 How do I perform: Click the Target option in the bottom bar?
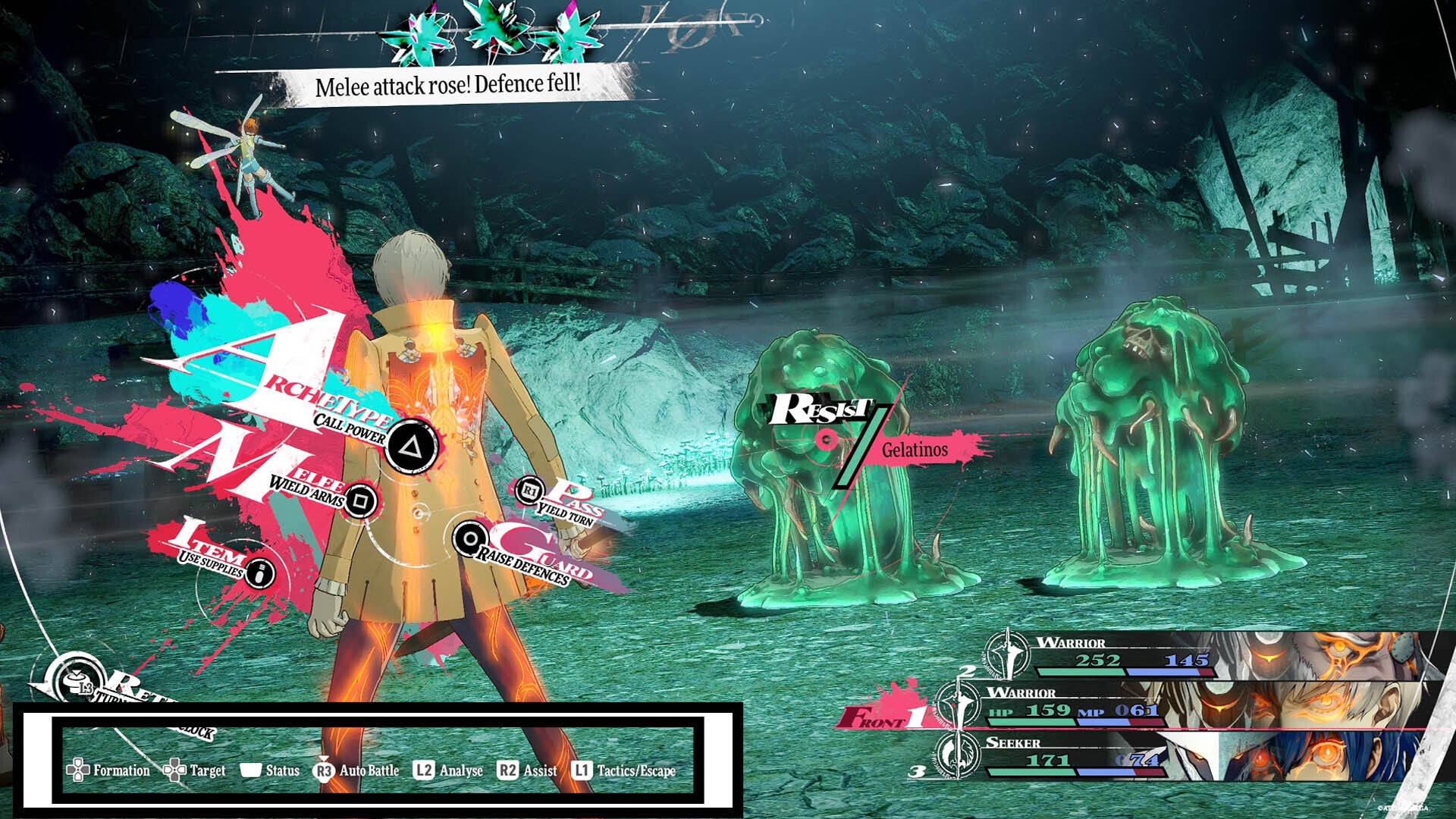[195, 770]
